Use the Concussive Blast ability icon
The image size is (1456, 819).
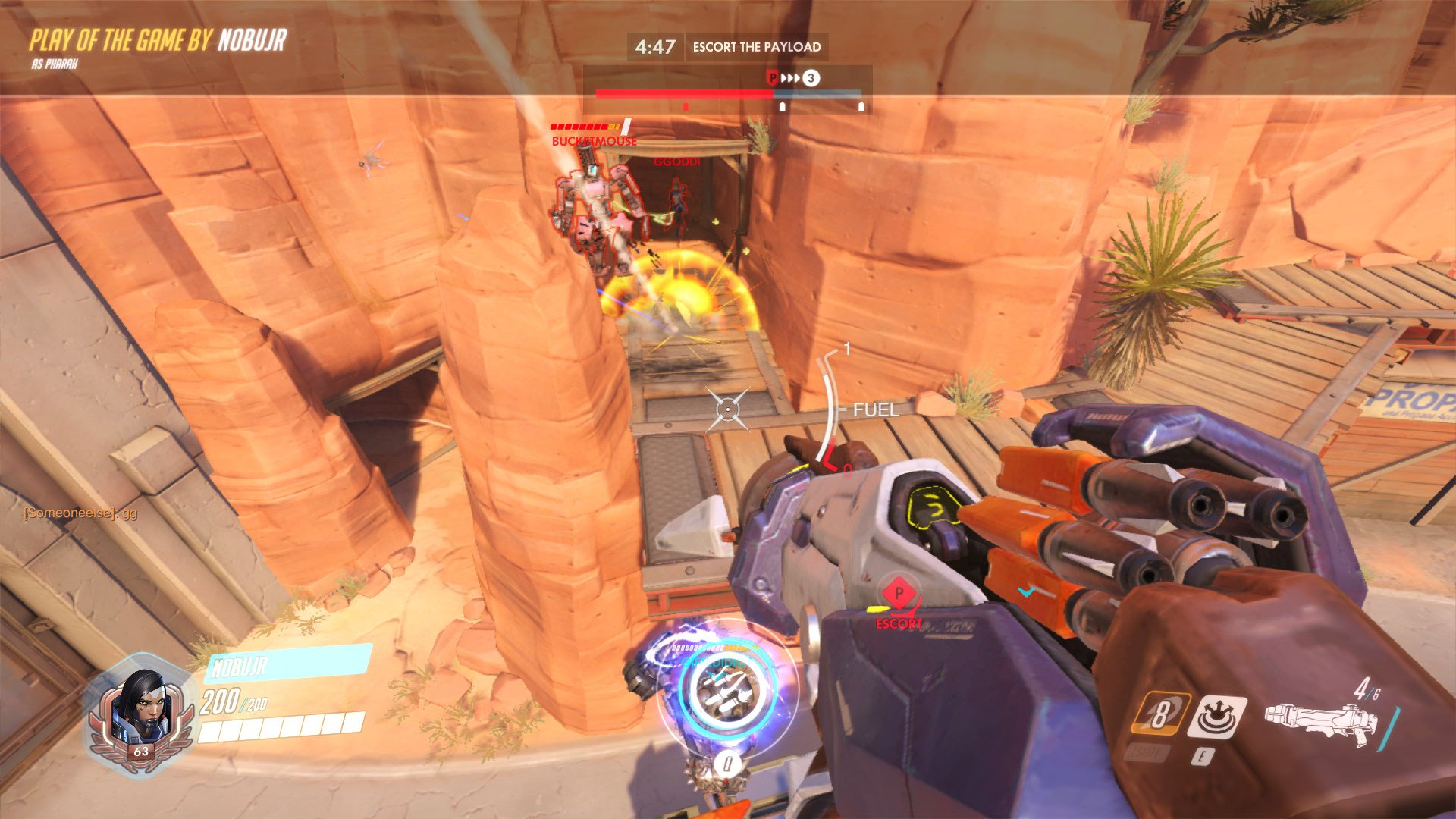click(1216, 716)
